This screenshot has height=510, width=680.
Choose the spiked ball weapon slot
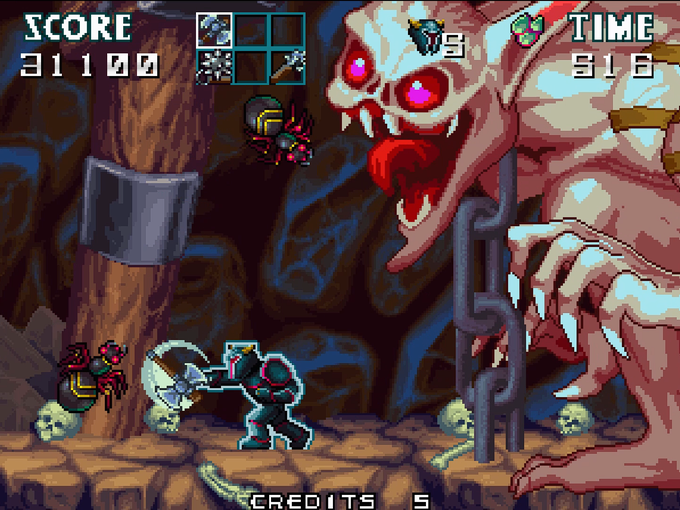pyautogui.click(x=213, y=66)
